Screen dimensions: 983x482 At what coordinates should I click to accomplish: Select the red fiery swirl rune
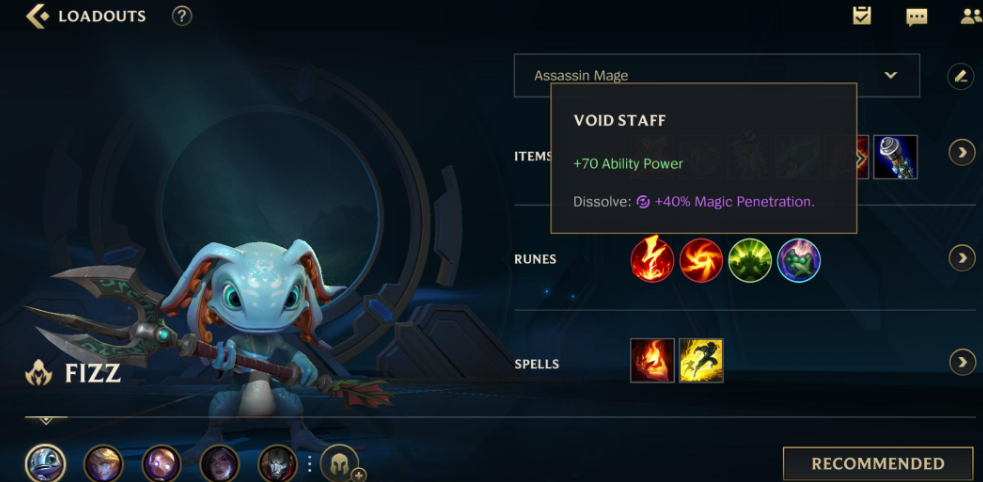point(701,260)
